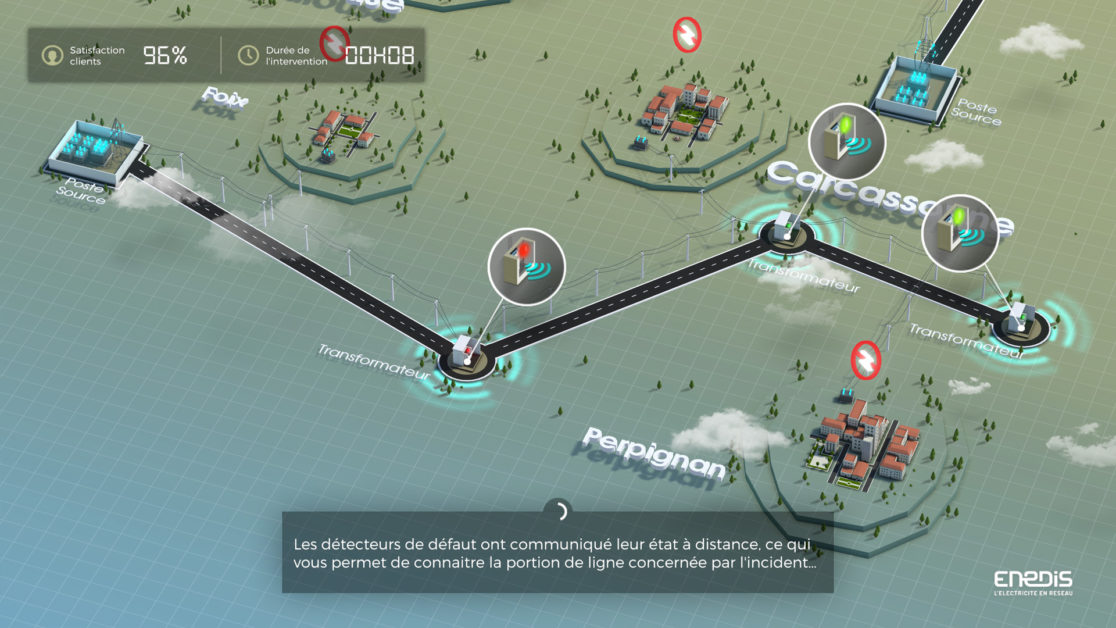Select the red fault detector bubble

526,266
